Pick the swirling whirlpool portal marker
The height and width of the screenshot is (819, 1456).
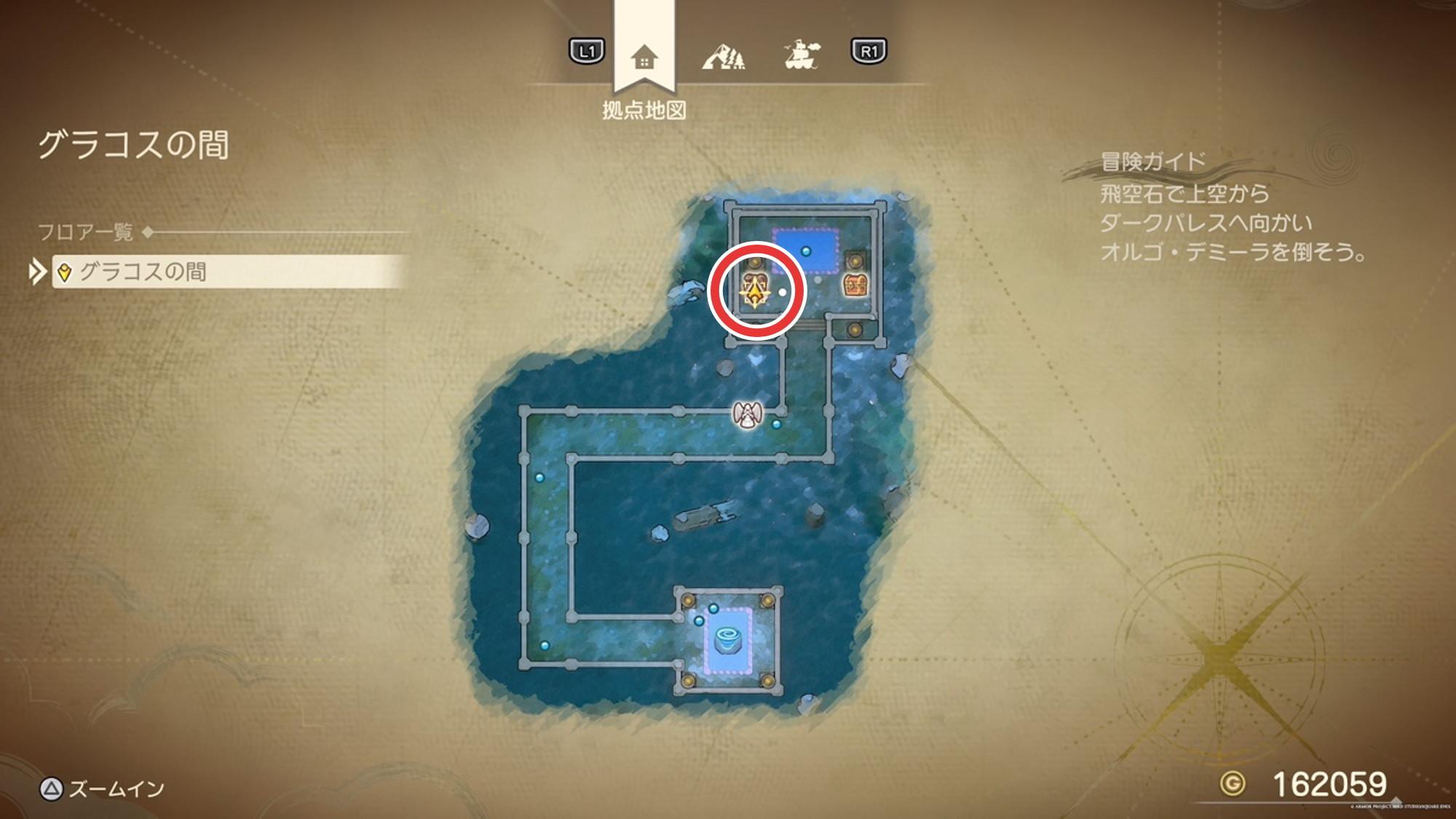(x=727, y=640)
